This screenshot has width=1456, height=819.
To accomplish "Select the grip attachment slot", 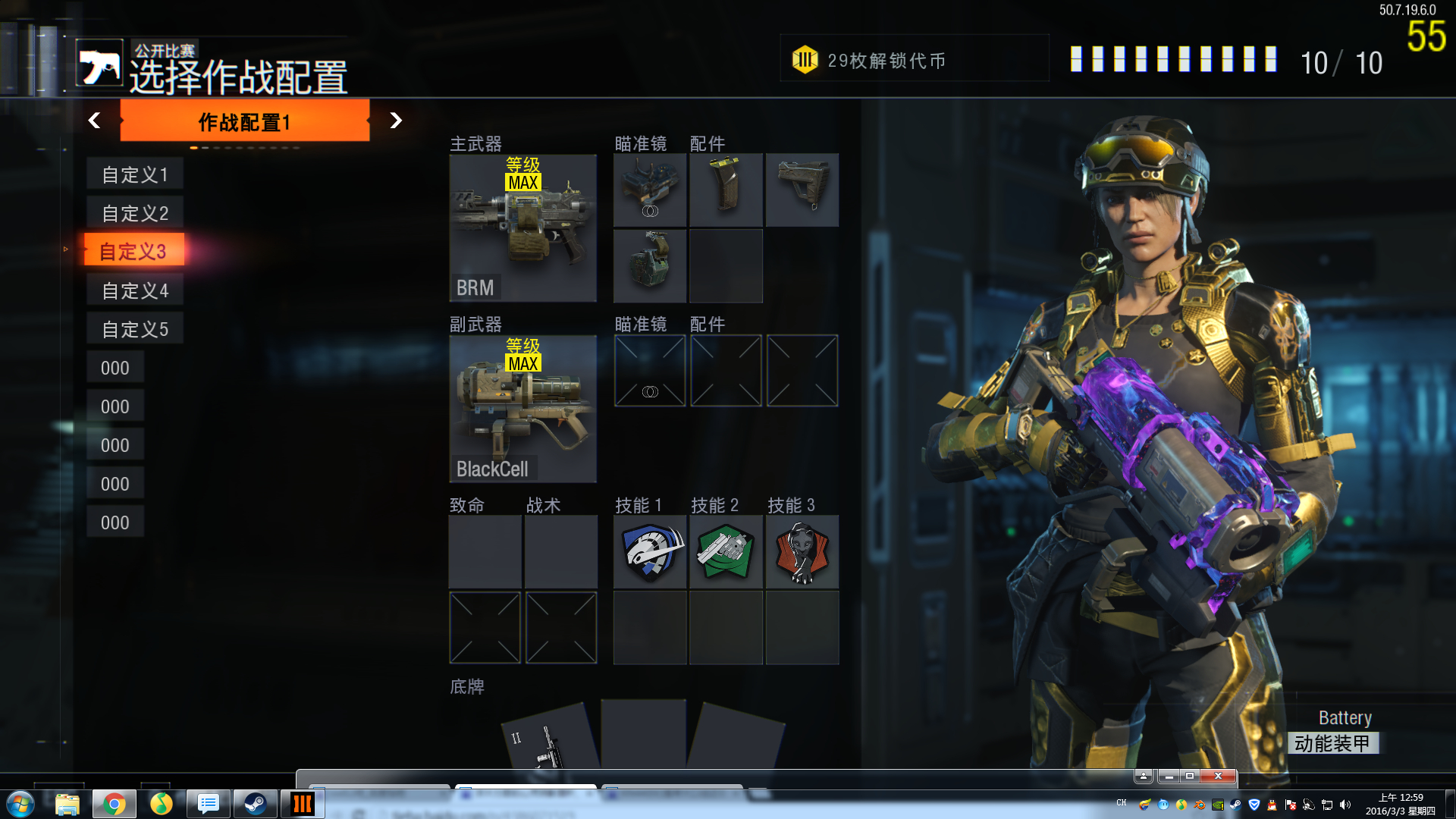I will [726, 190].
